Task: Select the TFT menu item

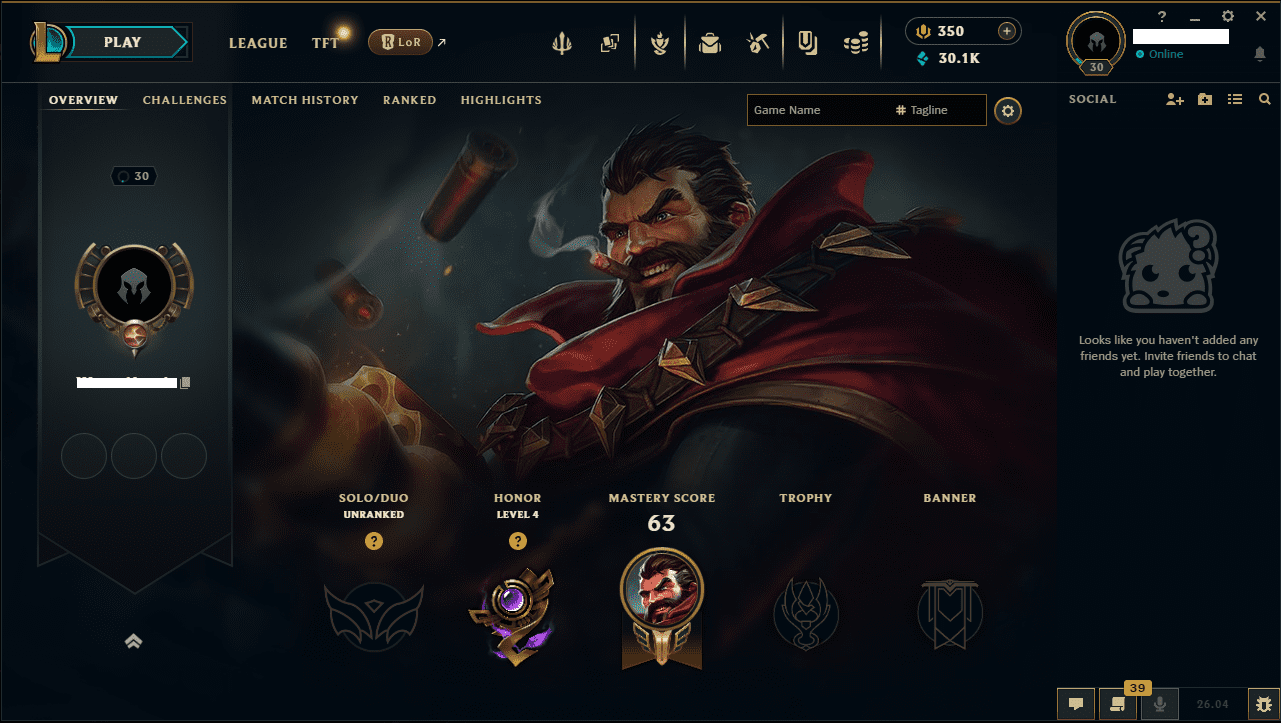Action: click(324, 43)
